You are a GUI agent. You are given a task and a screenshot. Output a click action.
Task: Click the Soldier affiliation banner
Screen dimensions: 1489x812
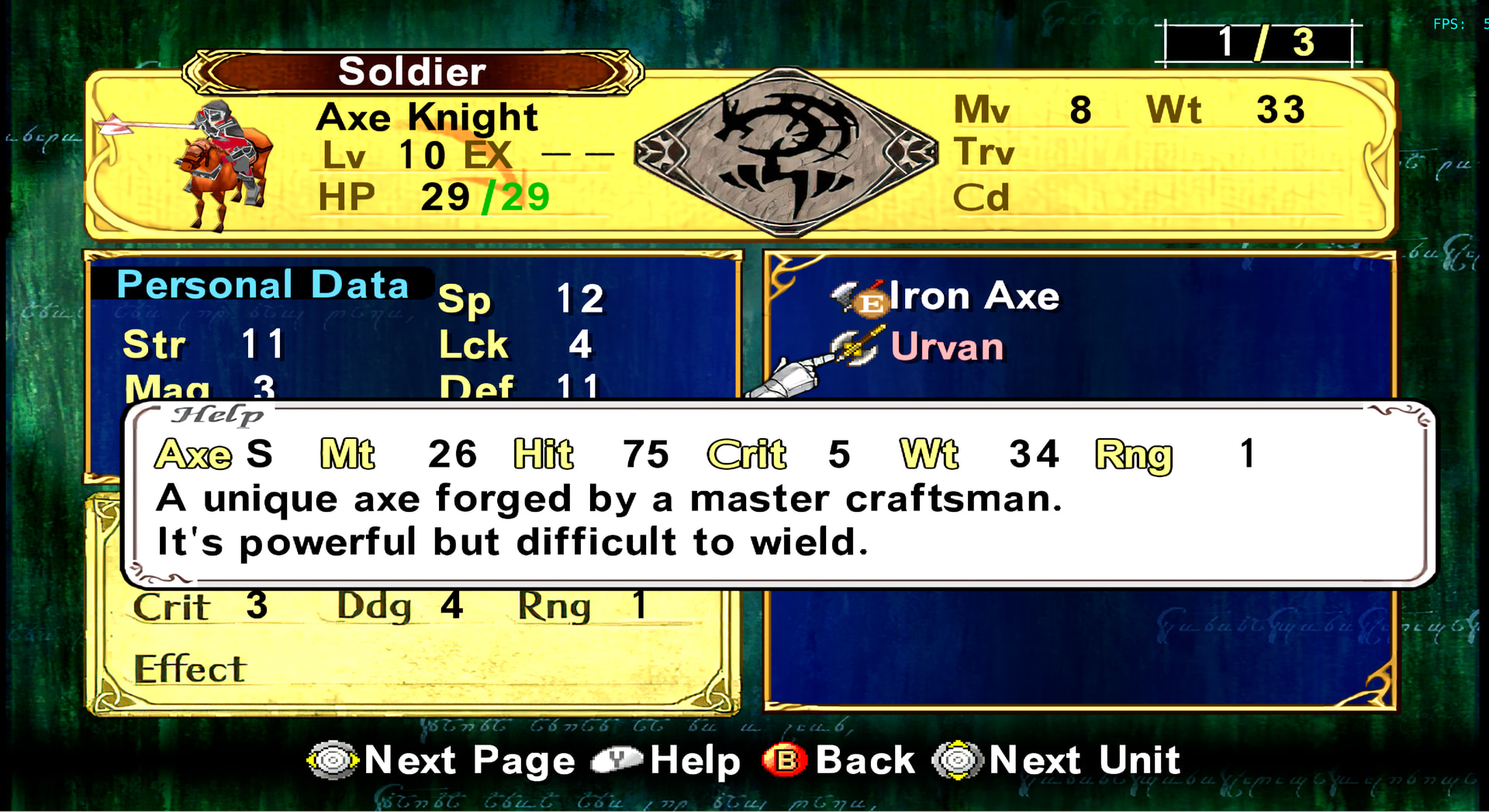pos(412,72)
